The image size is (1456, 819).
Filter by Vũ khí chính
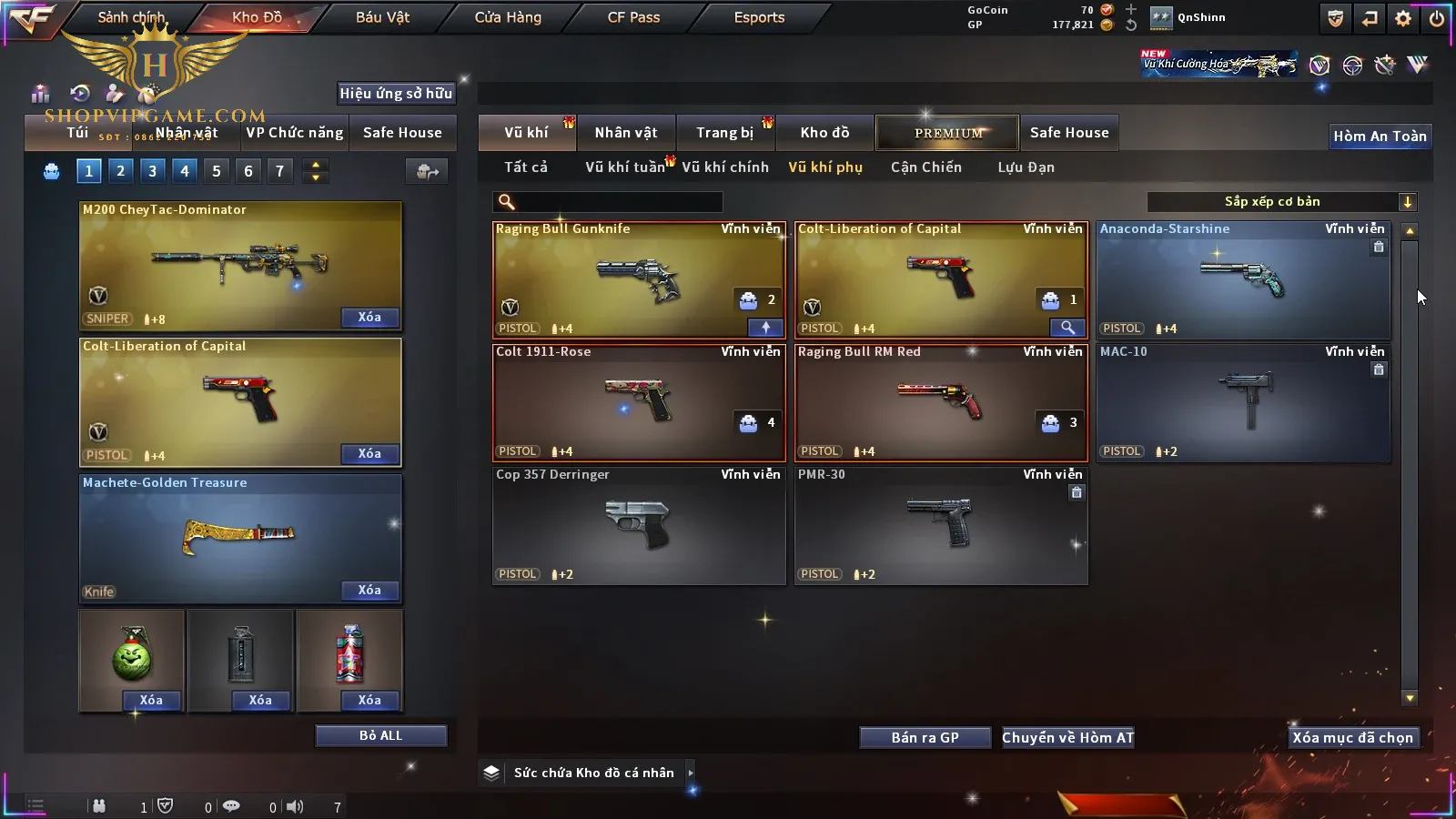[725, 167]
